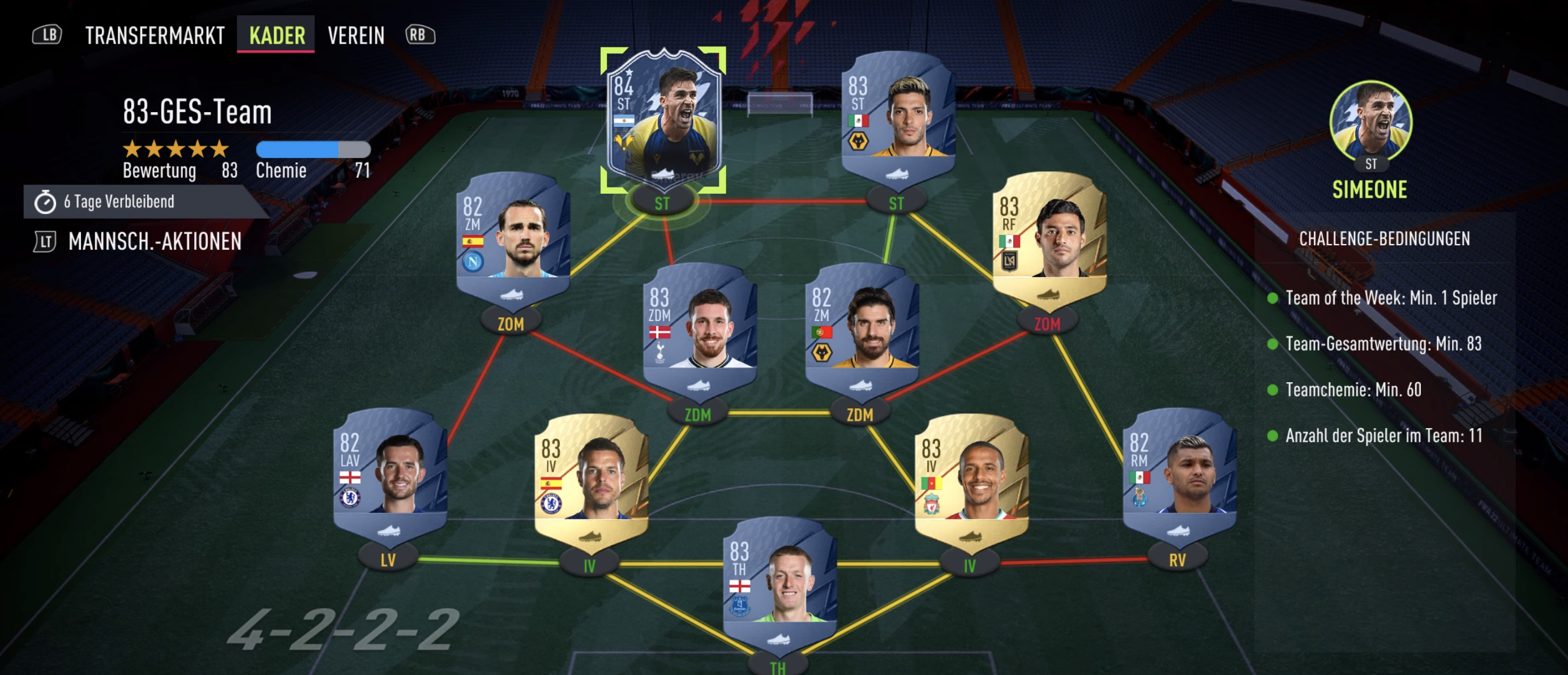1568x675 pixels.
Task: Choose the 83 ST Wolves striker card
Action: coord(897,116)
